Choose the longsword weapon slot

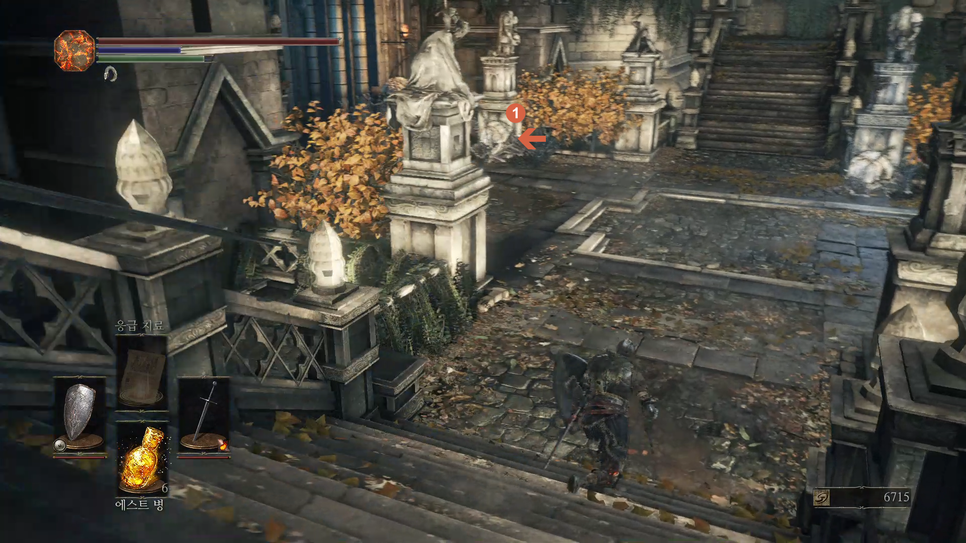coord(203,414)
